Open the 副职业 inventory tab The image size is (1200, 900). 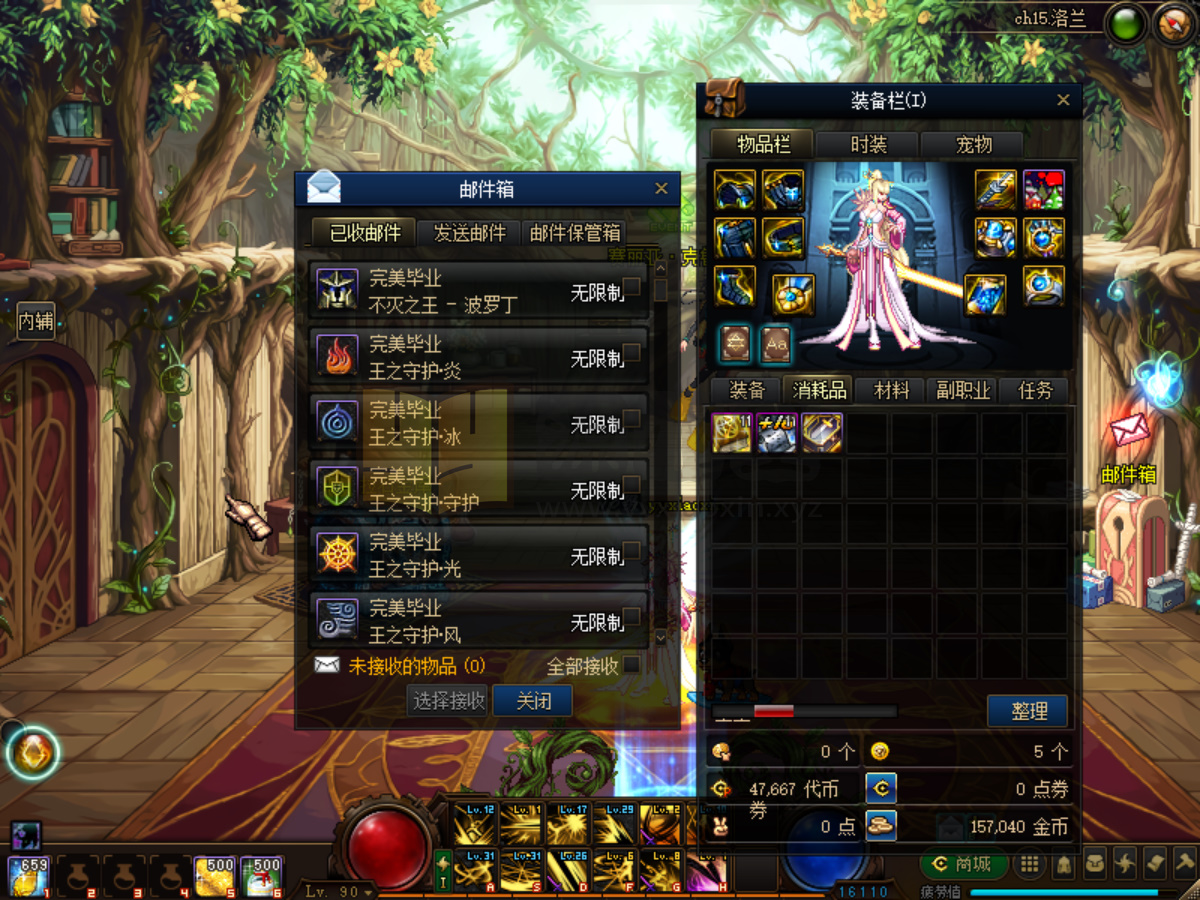(963, 390)
